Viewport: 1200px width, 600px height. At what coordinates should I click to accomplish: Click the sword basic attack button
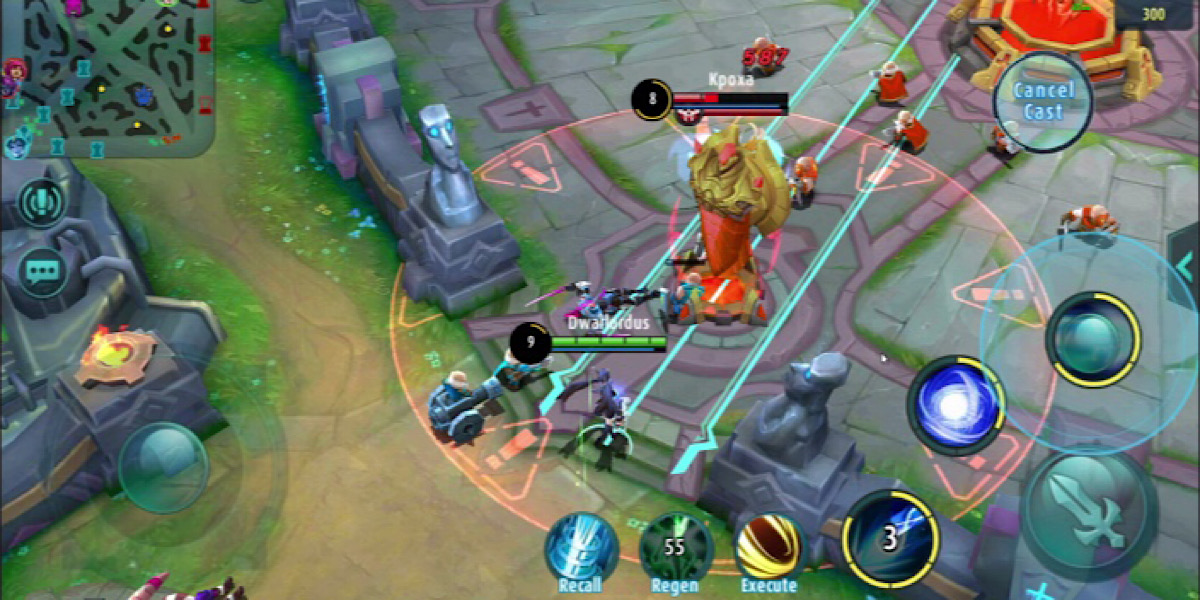[1088, 510]
